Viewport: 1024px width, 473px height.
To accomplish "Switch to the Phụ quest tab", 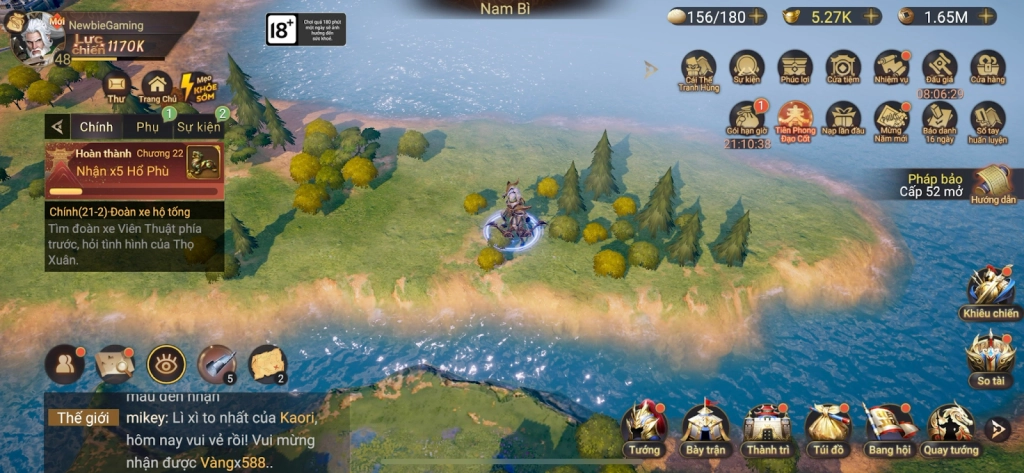I will 148,127.
